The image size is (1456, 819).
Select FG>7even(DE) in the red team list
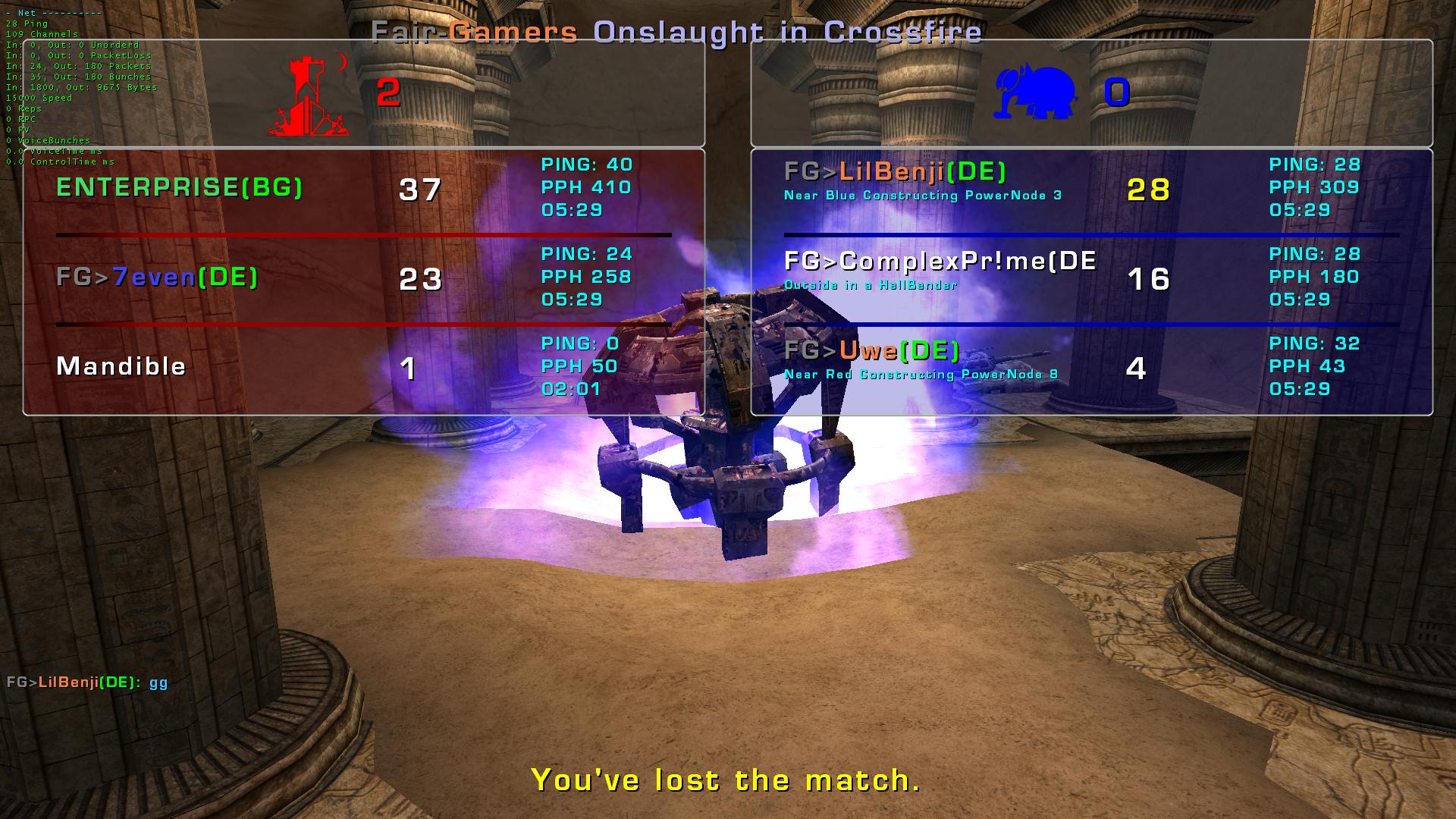pos(157,277)
